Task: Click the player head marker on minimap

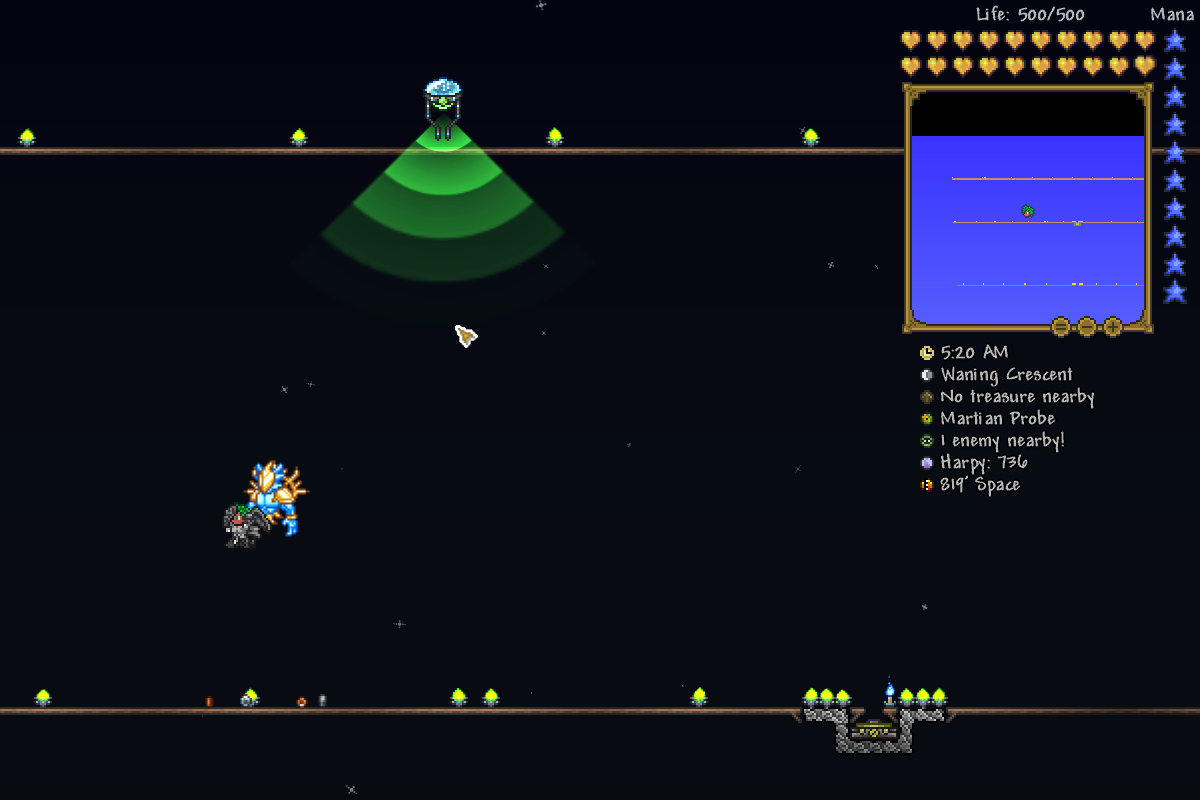Action: [x=1027, y=211]
